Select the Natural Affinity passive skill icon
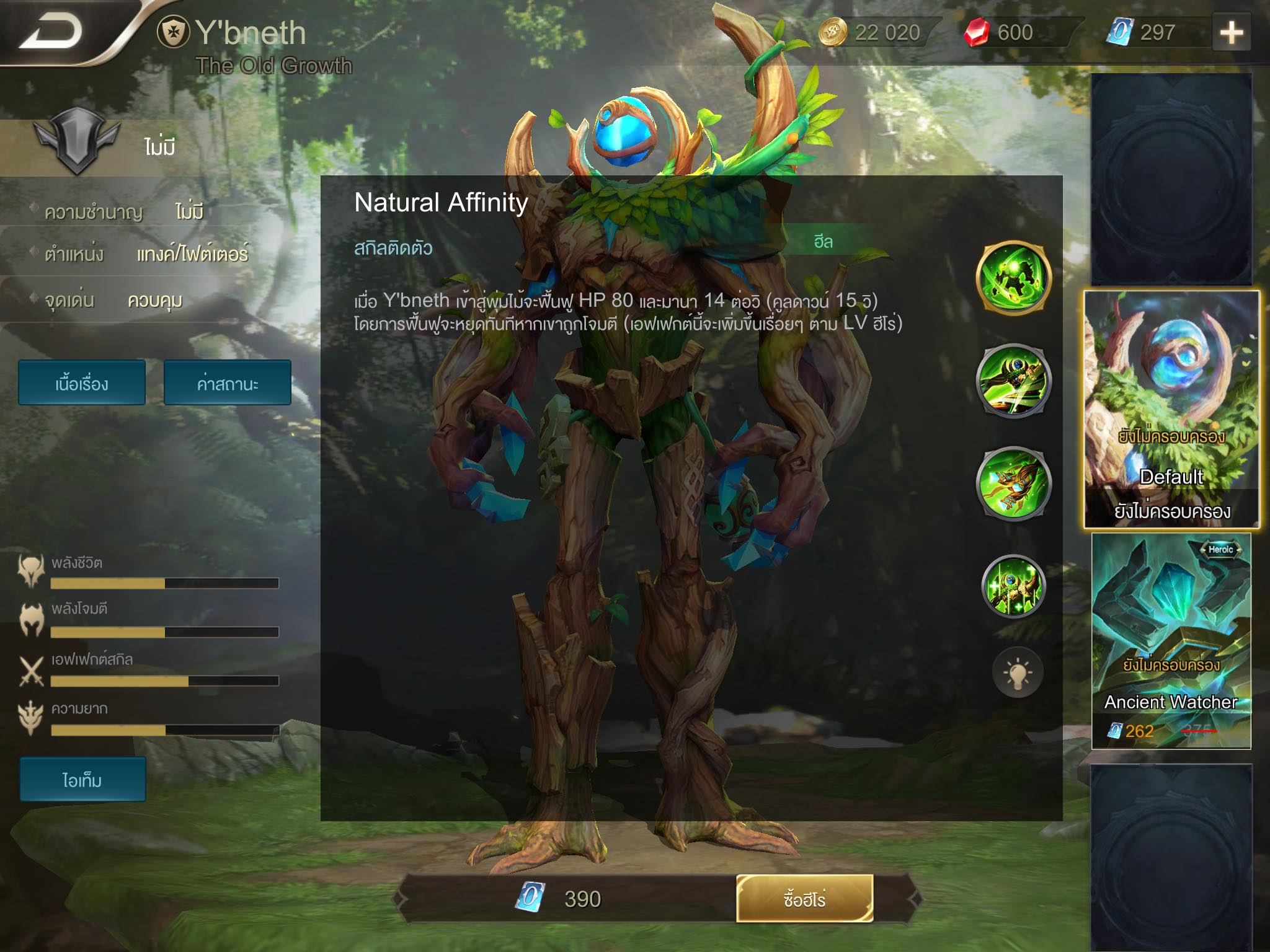The width and height of the screenshot is (1270, 952). coord(1013,278)
